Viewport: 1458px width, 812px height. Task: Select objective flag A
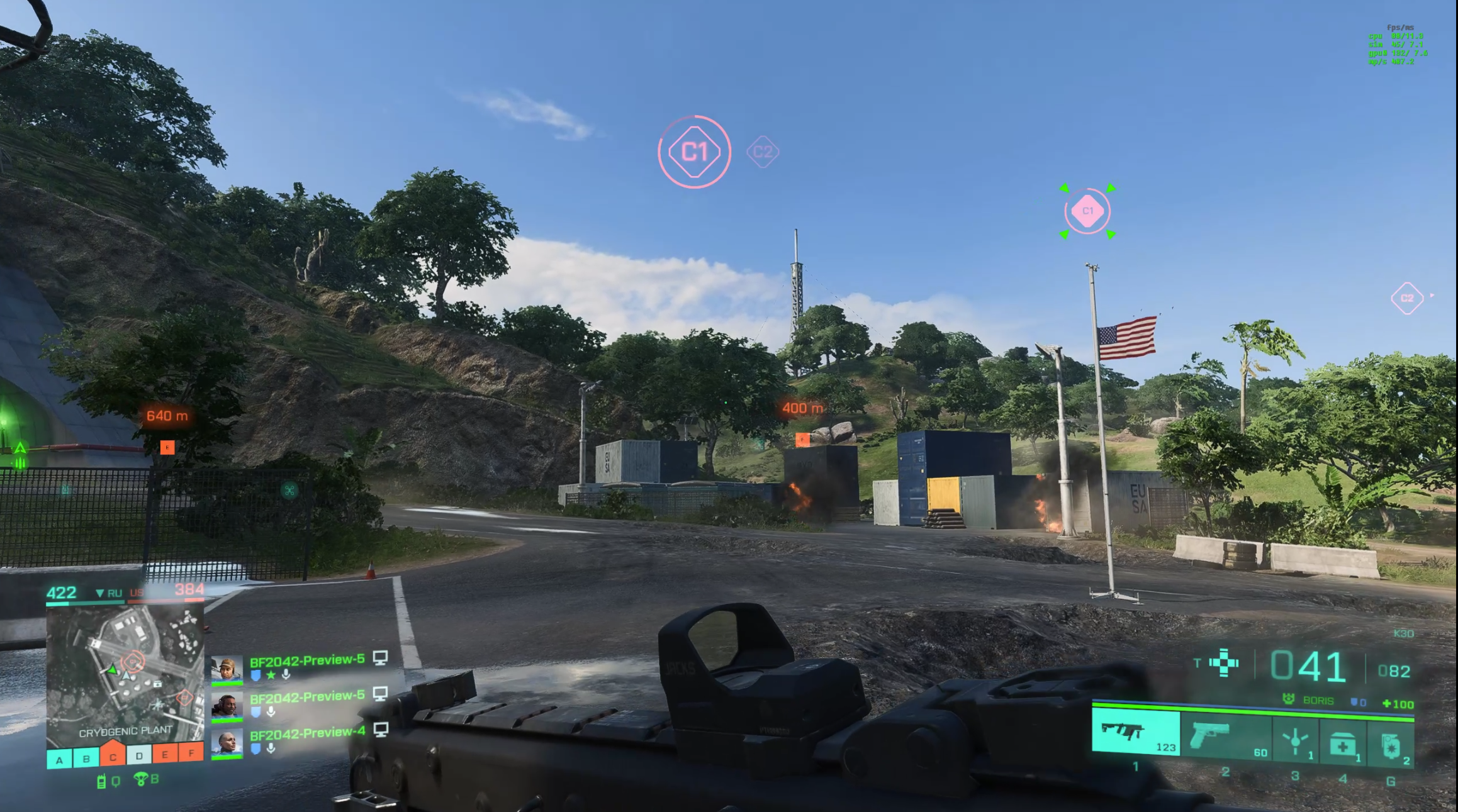[60, 760]
